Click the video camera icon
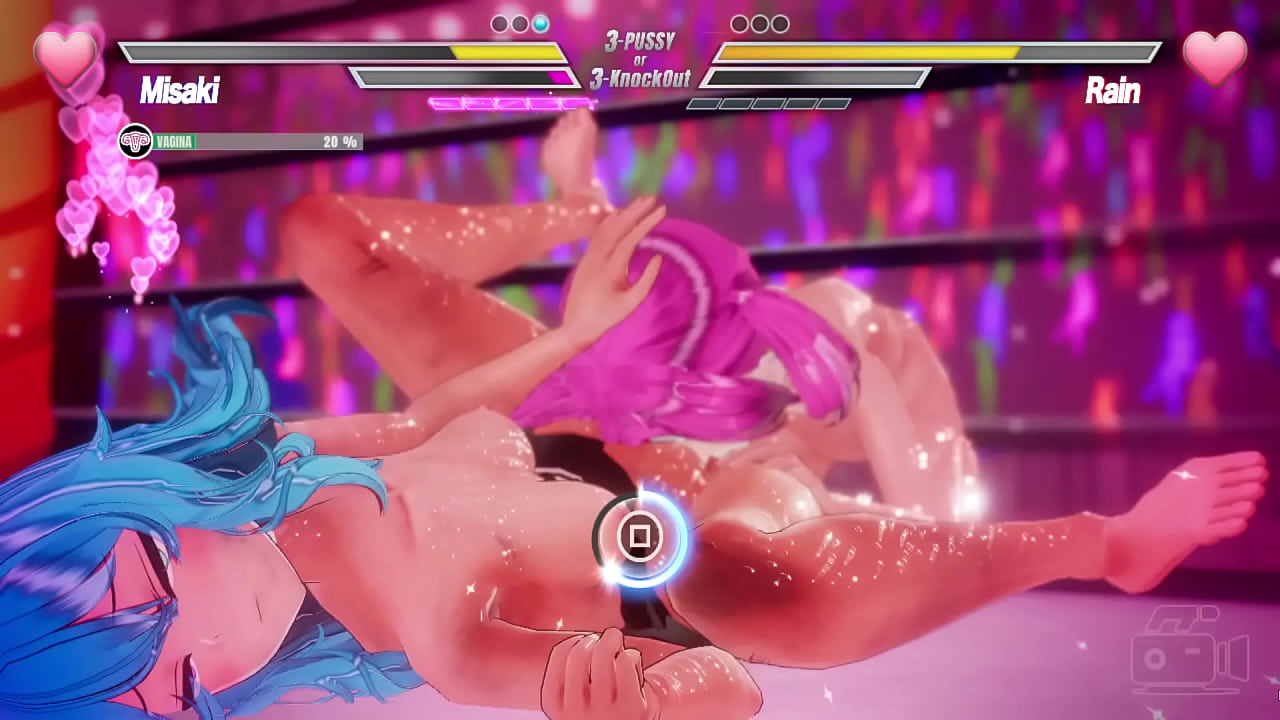Viewport: 1280px width, 720px height. pyautogui.click(x=1189, y=650)
